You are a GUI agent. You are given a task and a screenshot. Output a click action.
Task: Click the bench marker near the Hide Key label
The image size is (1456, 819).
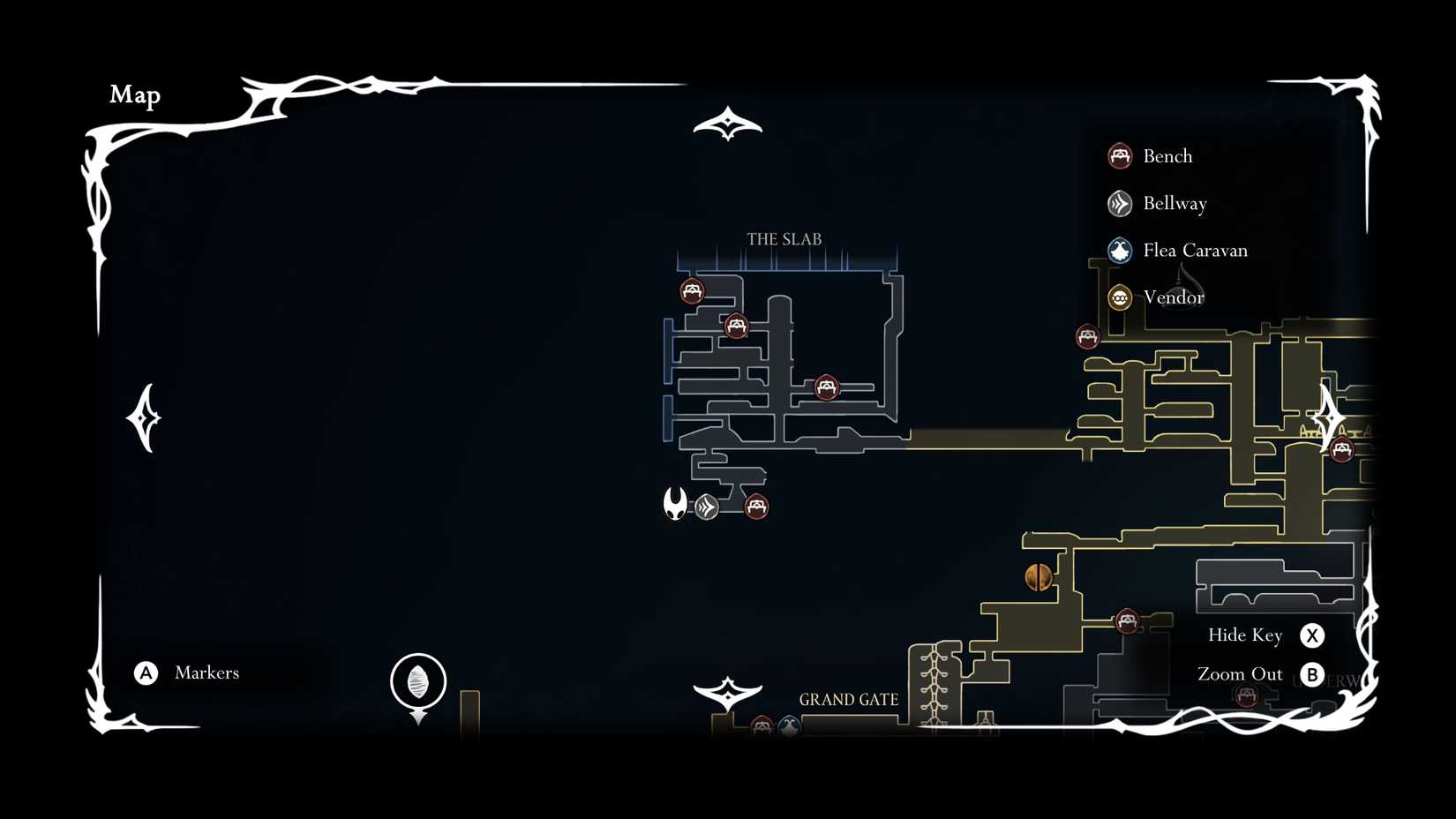click(x=1128, y=620)
